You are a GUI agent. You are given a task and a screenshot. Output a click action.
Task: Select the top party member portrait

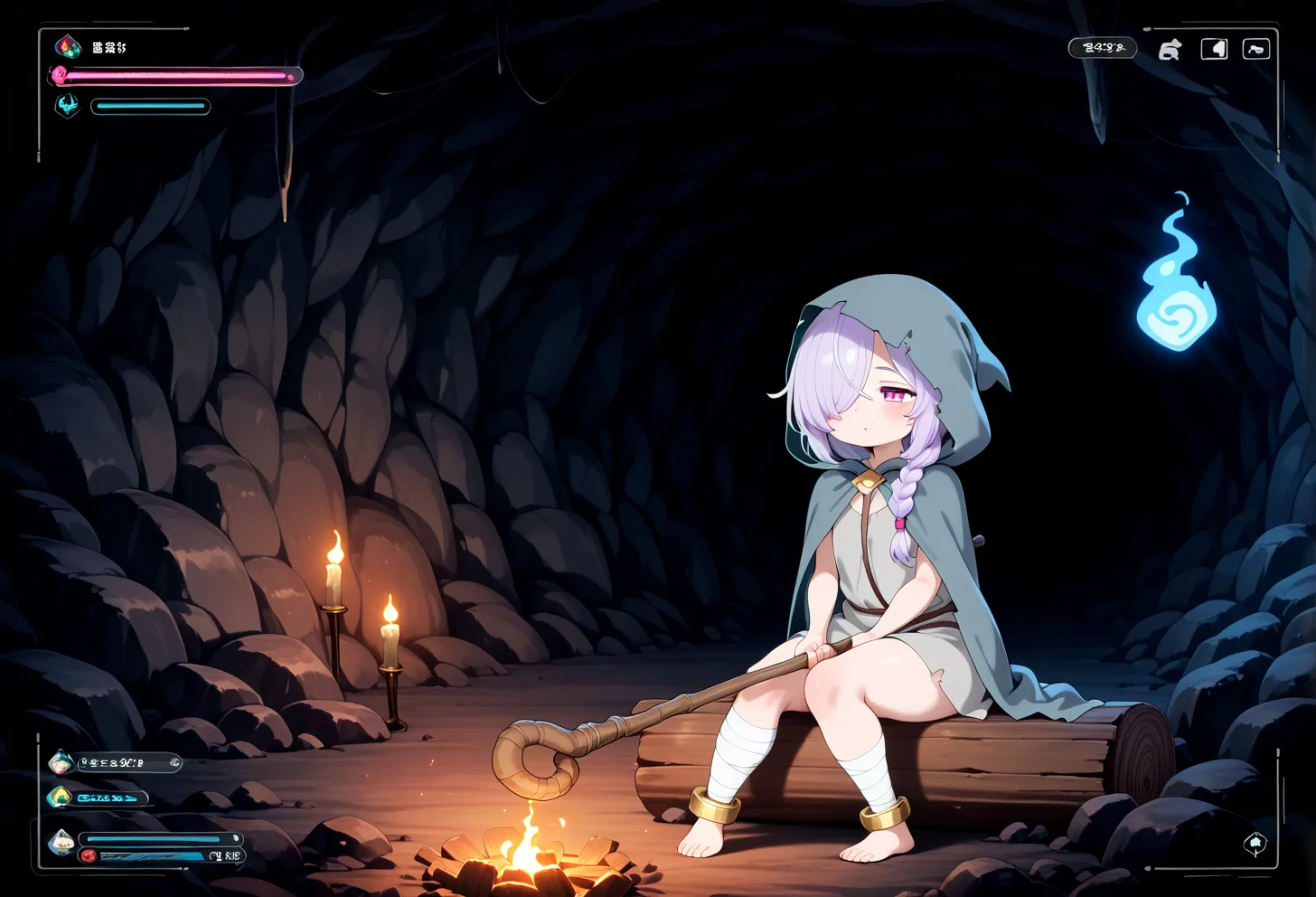(61, 763)
